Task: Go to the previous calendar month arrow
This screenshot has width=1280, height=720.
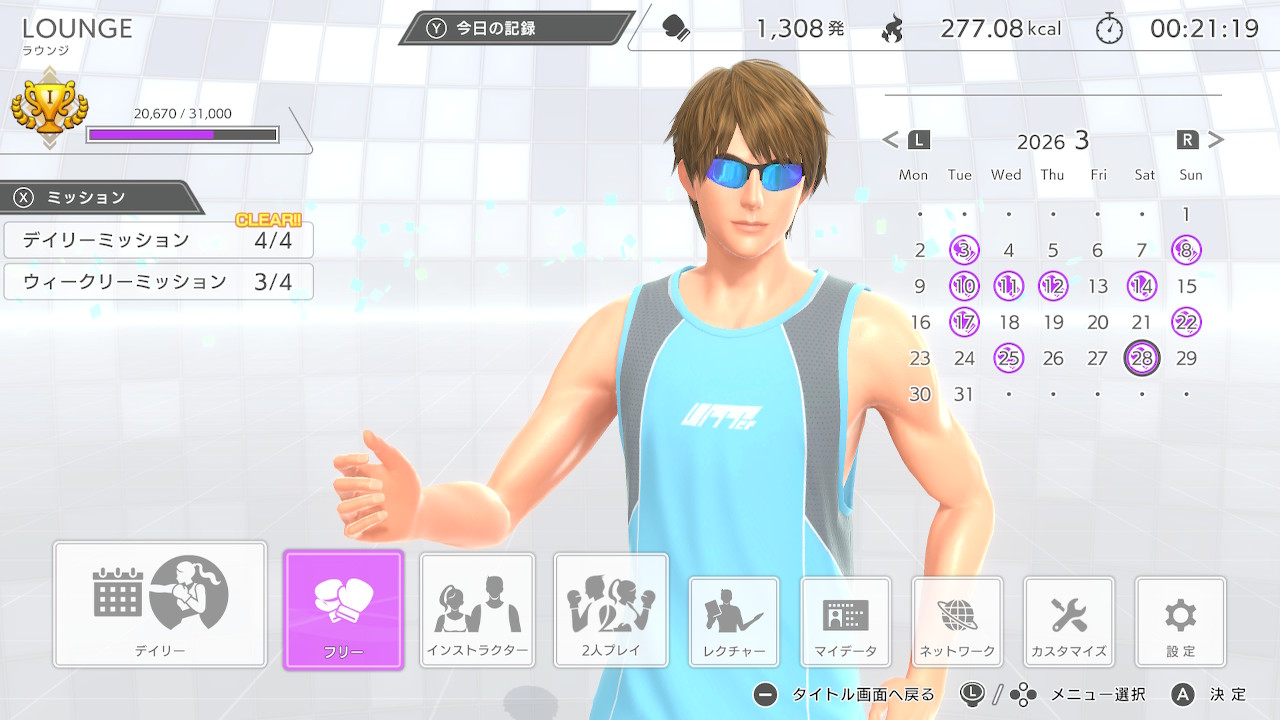Action: 891,140
